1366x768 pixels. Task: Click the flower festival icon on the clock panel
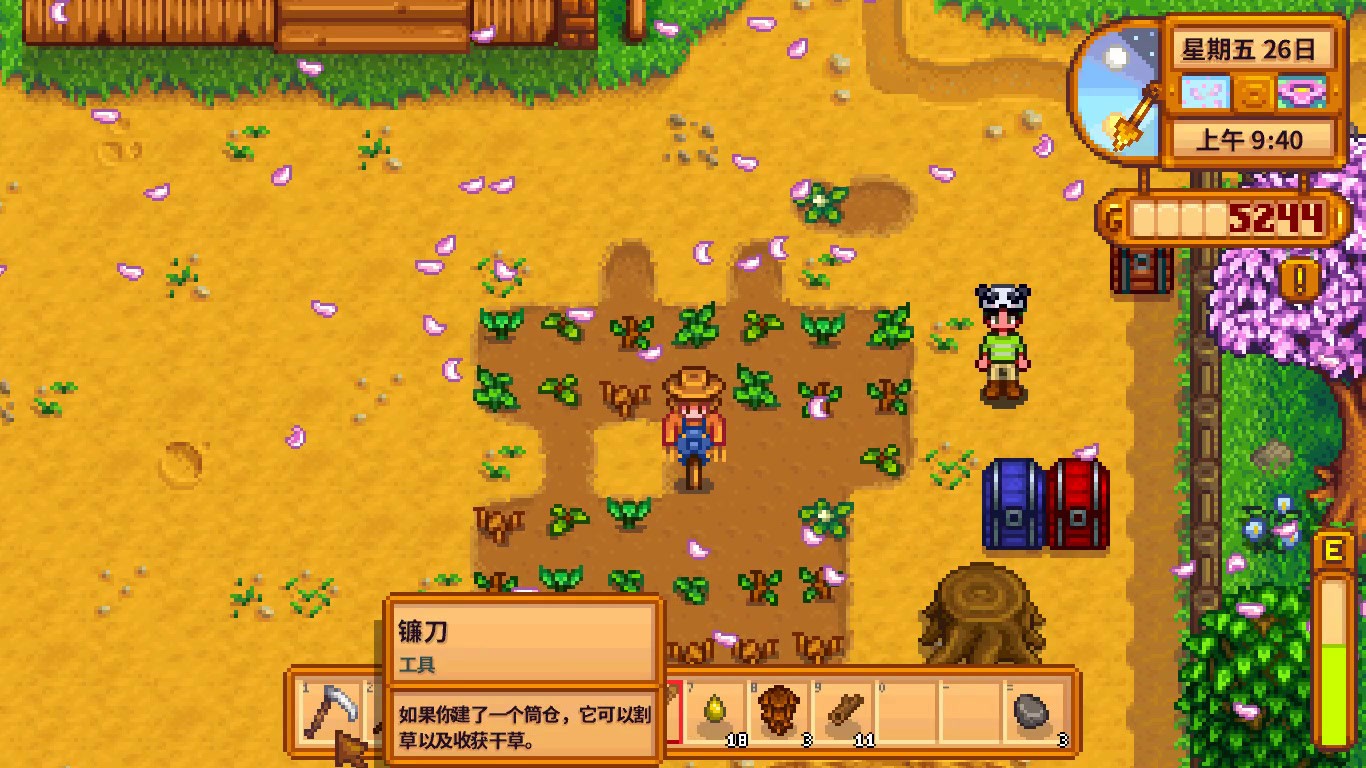pyautogui.click(x=1302, y=93)
